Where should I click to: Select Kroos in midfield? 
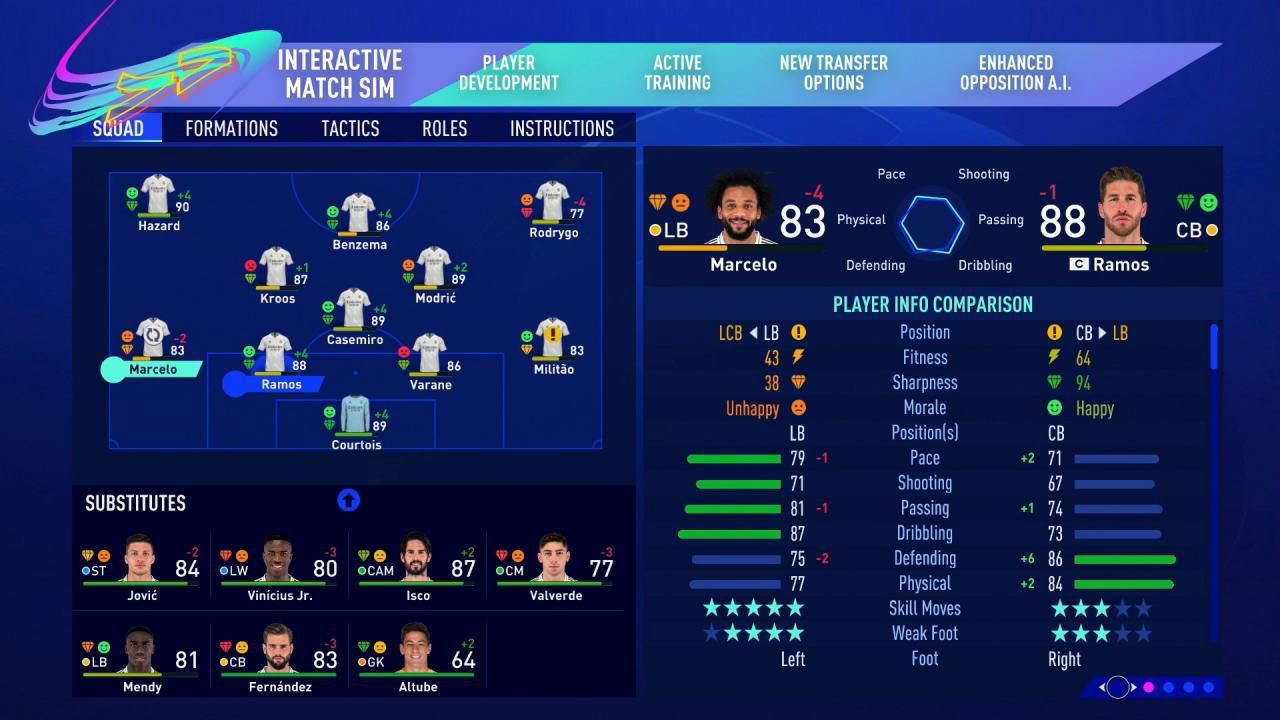point(276,268)
